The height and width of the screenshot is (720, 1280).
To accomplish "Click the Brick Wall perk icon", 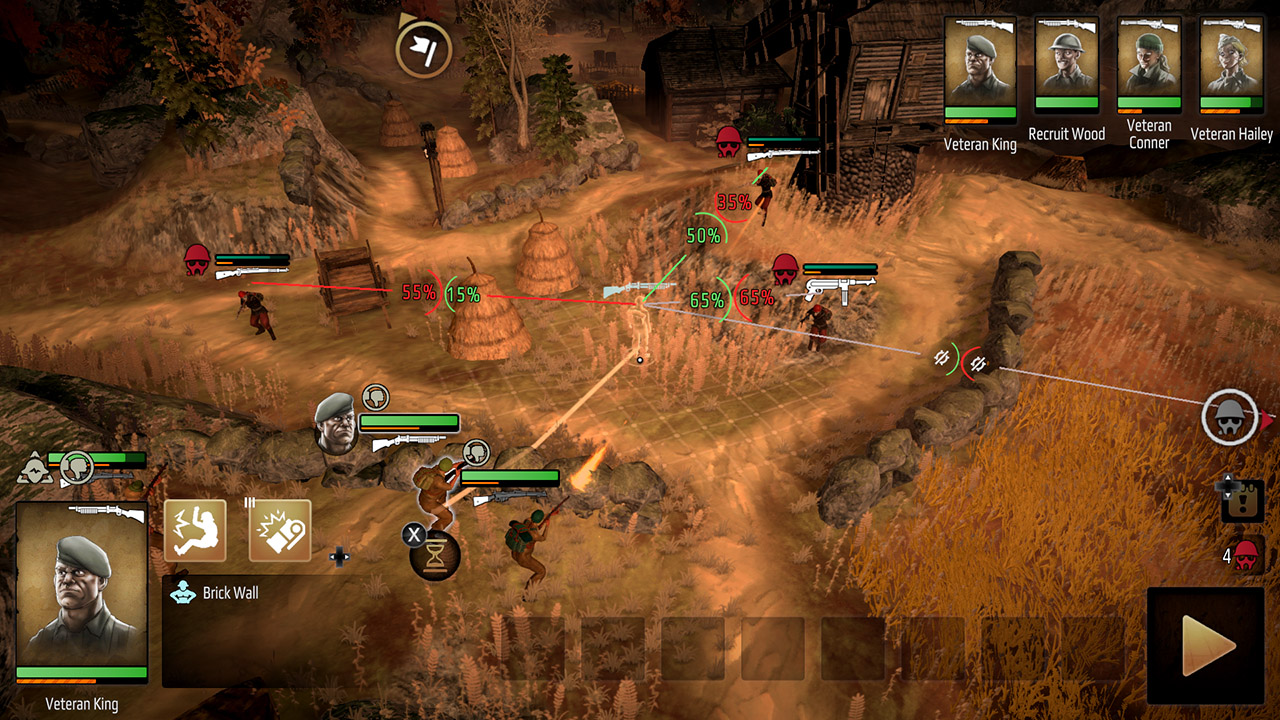I will [184, 592].
